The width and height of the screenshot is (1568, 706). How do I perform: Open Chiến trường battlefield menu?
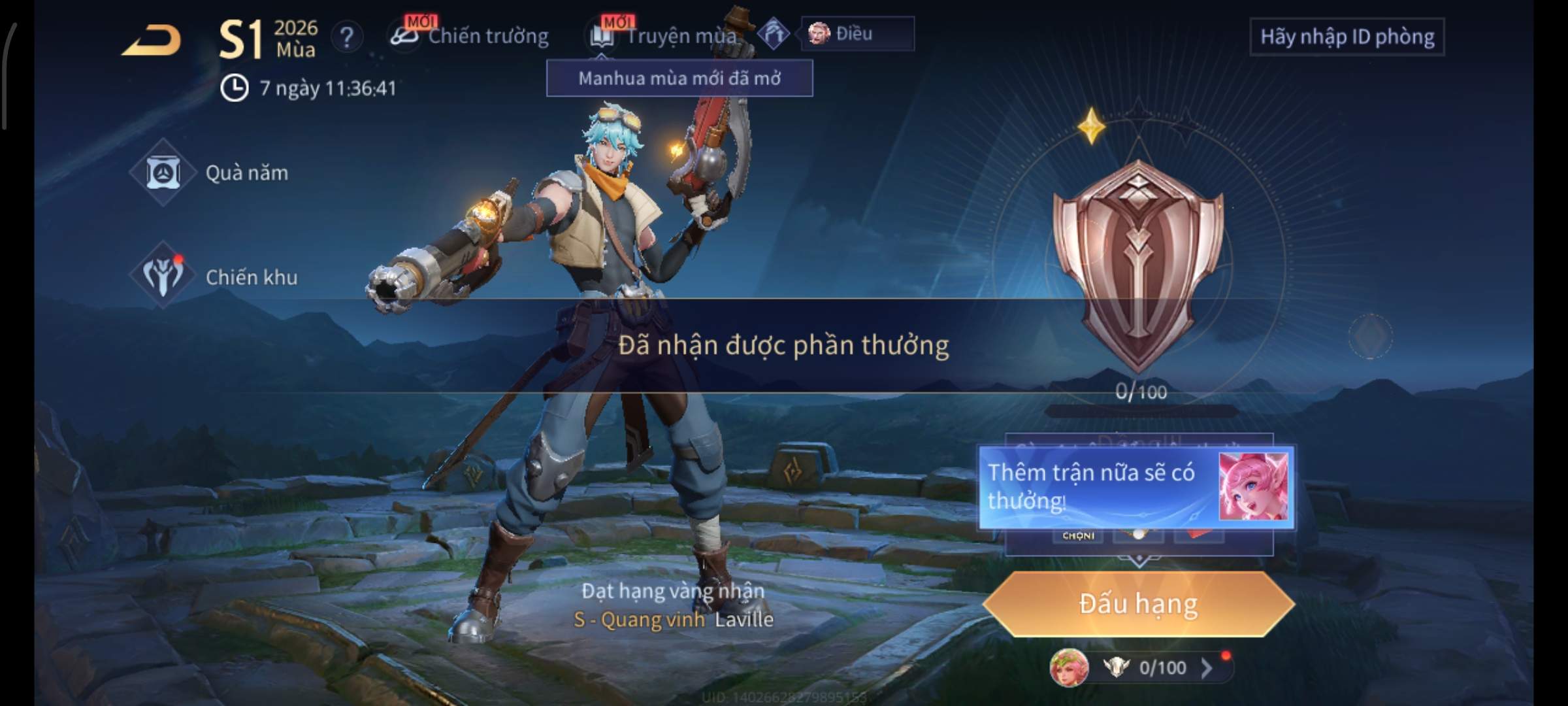coord(470,36)
